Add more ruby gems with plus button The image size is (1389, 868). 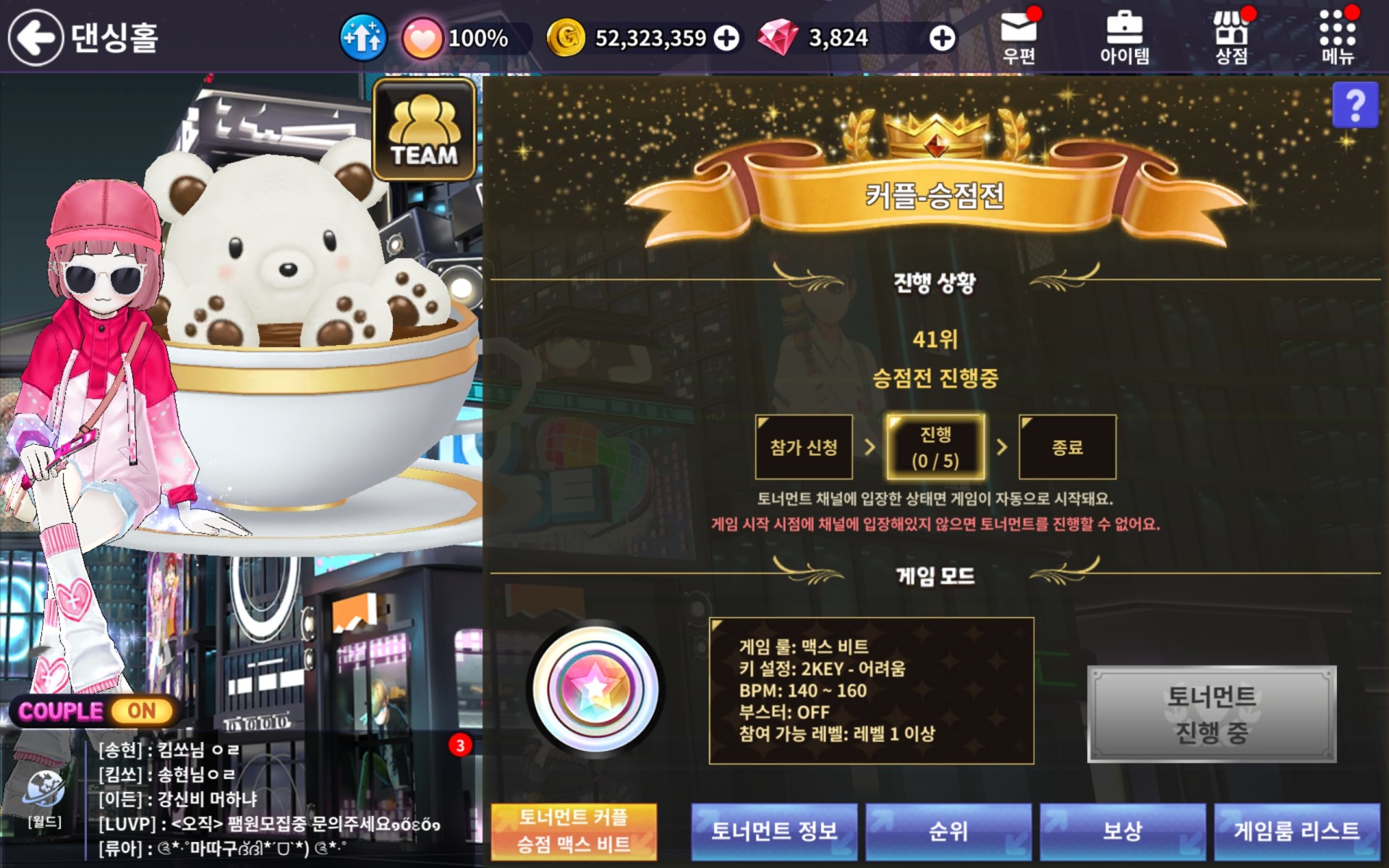941,38
